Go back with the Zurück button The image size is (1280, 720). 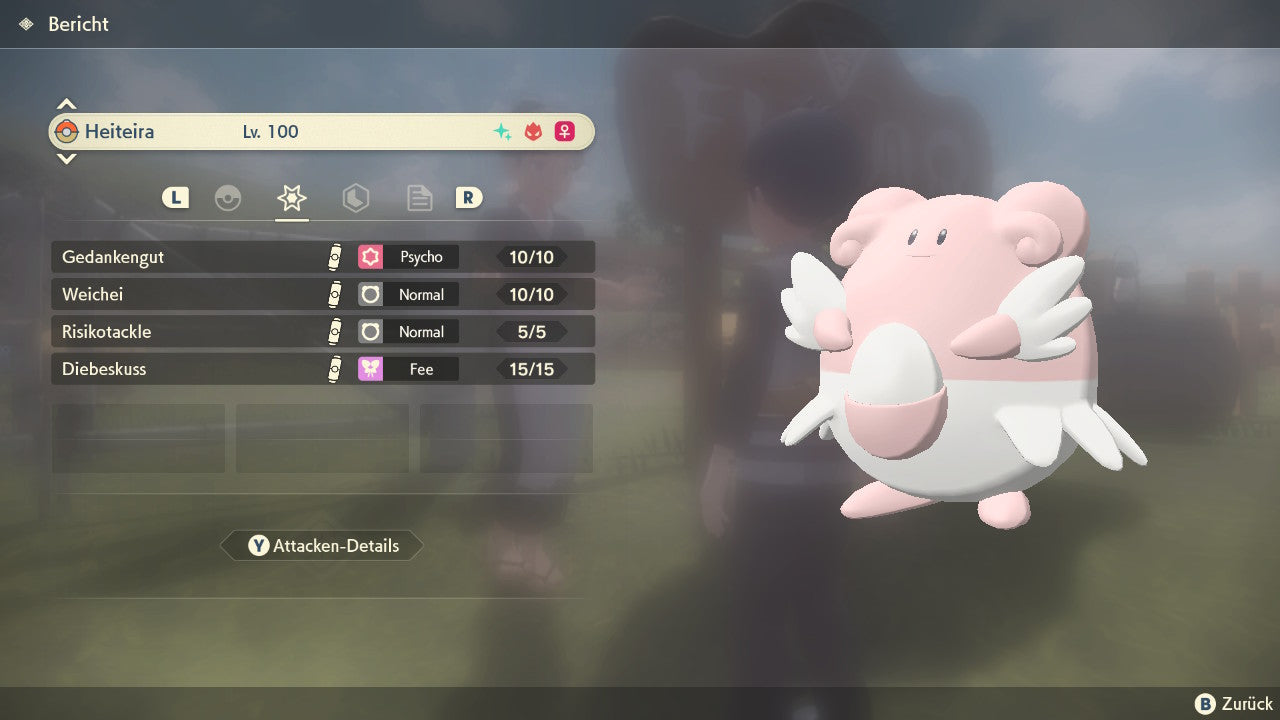pos(1233,704)
